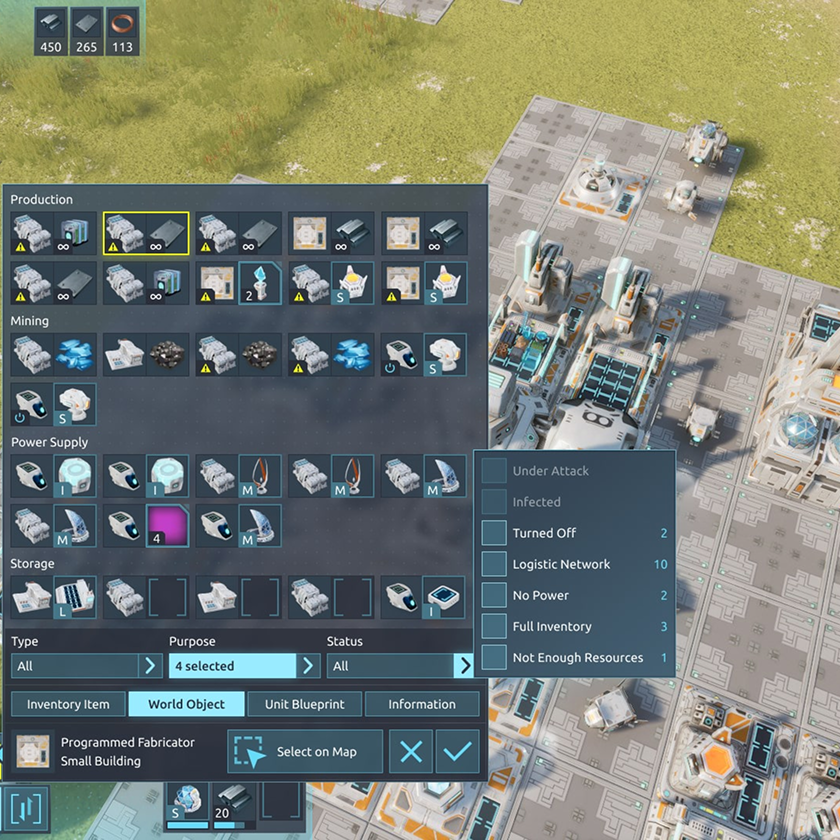Cancel with the X button
The width and height of the screenshot is (840, 840).
[411, 752]
